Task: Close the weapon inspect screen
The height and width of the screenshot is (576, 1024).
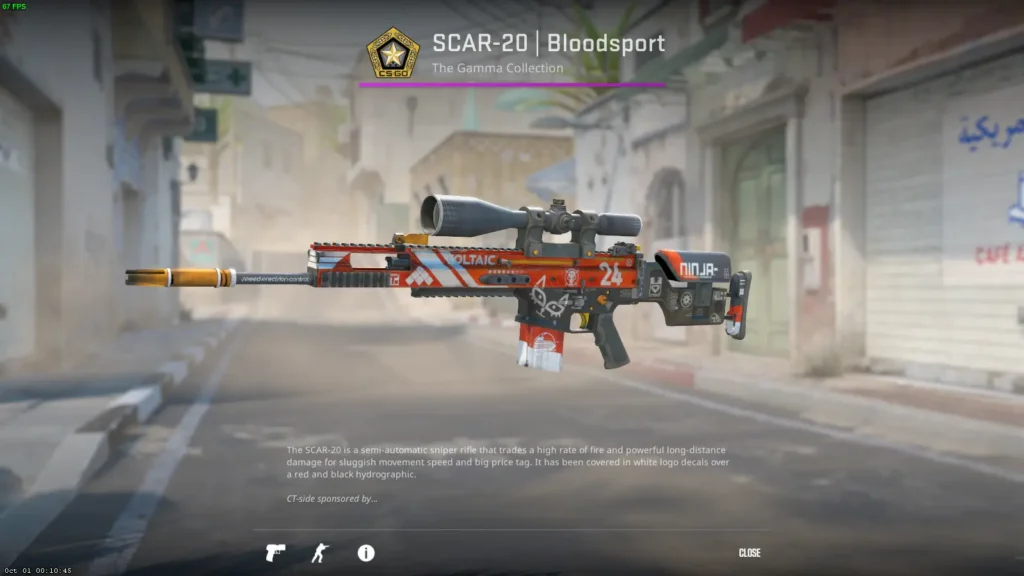Action: (749, 553)
